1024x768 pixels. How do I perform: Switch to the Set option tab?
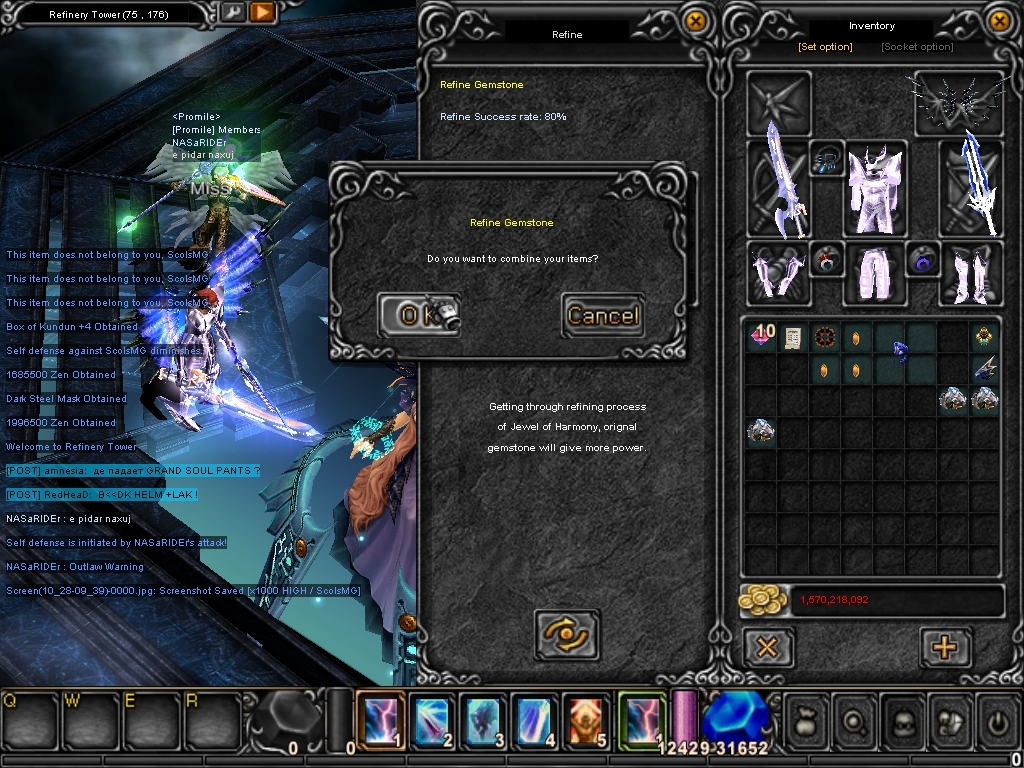[825, 47]
